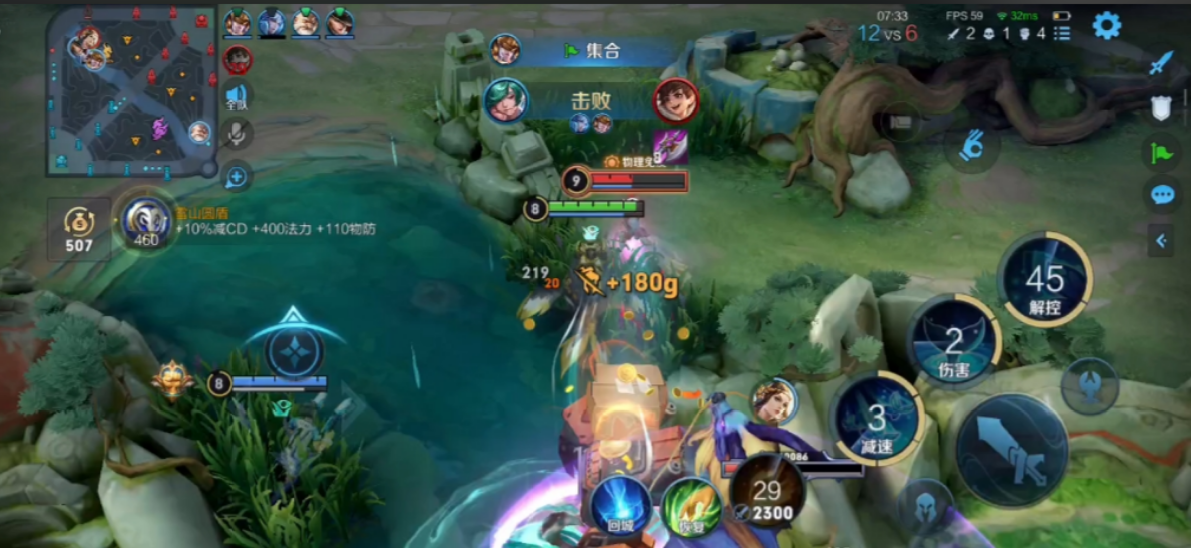Screen dimensions: 1191x548
Task: Send the sword attack signal
Action: (1160, 63)
